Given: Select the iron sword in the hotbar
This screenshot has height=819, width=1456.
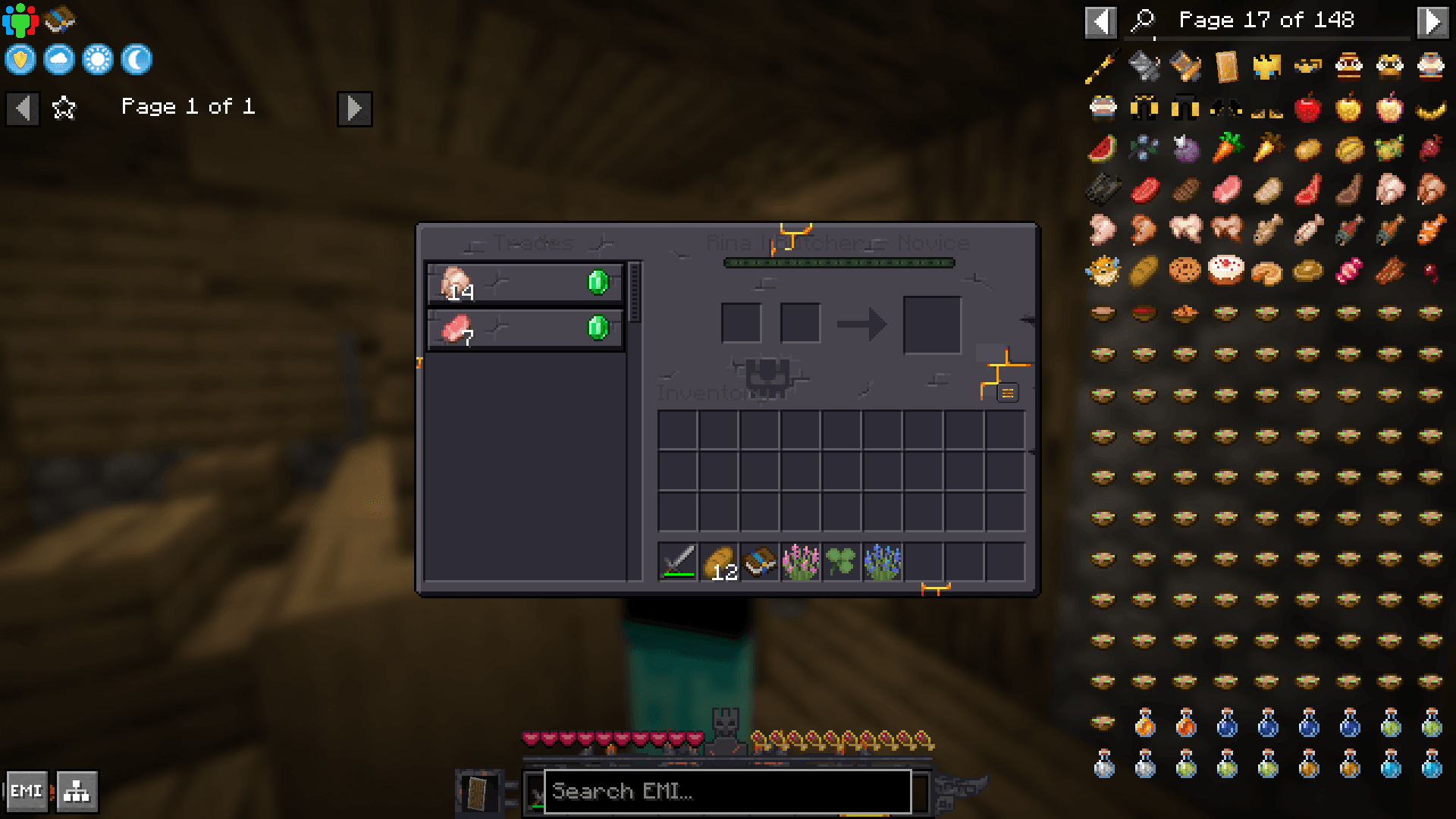Looking at the screenshot, I should [677, 563].
